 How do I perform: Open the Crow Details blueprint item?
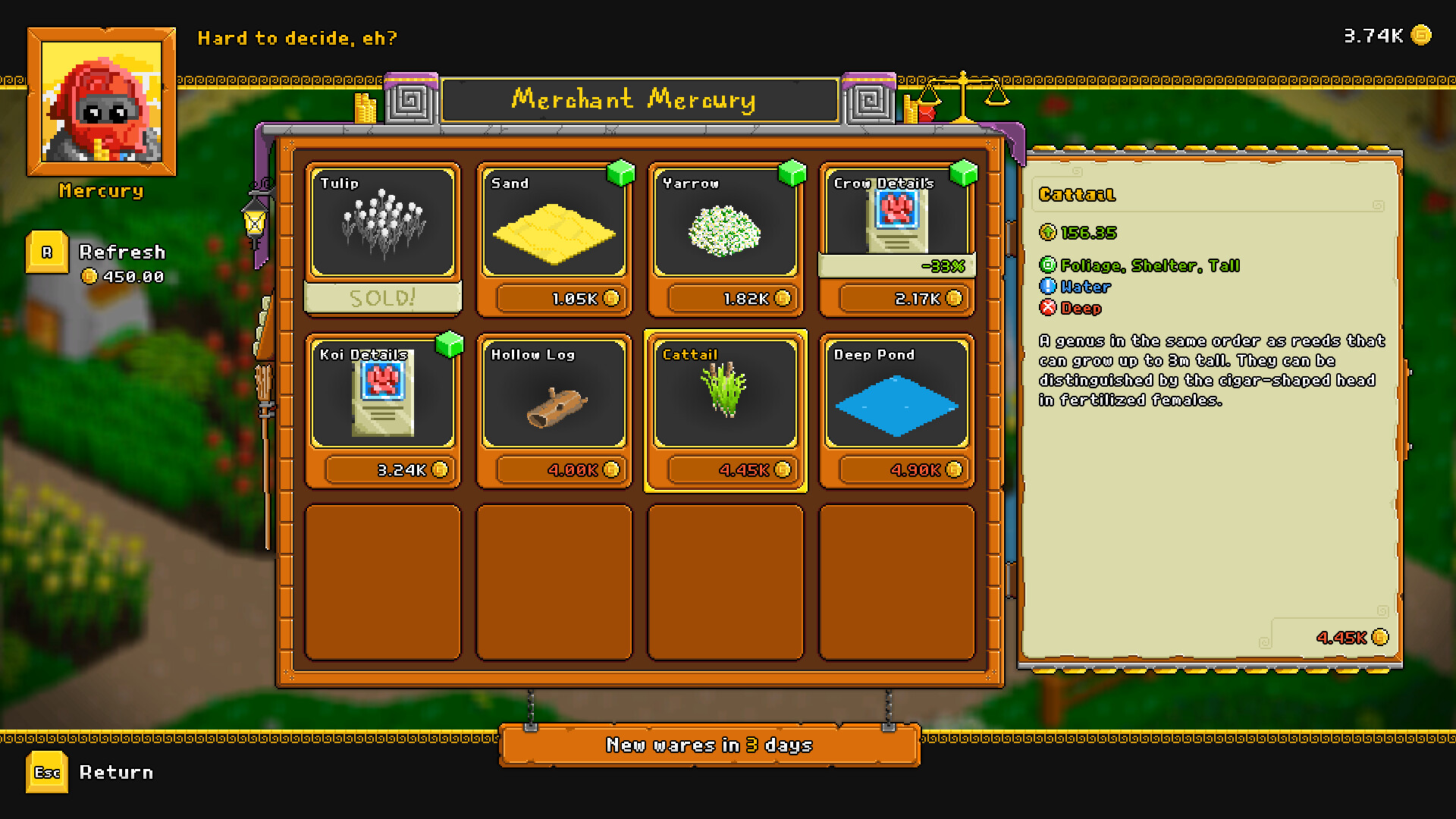tap(896, 220)
